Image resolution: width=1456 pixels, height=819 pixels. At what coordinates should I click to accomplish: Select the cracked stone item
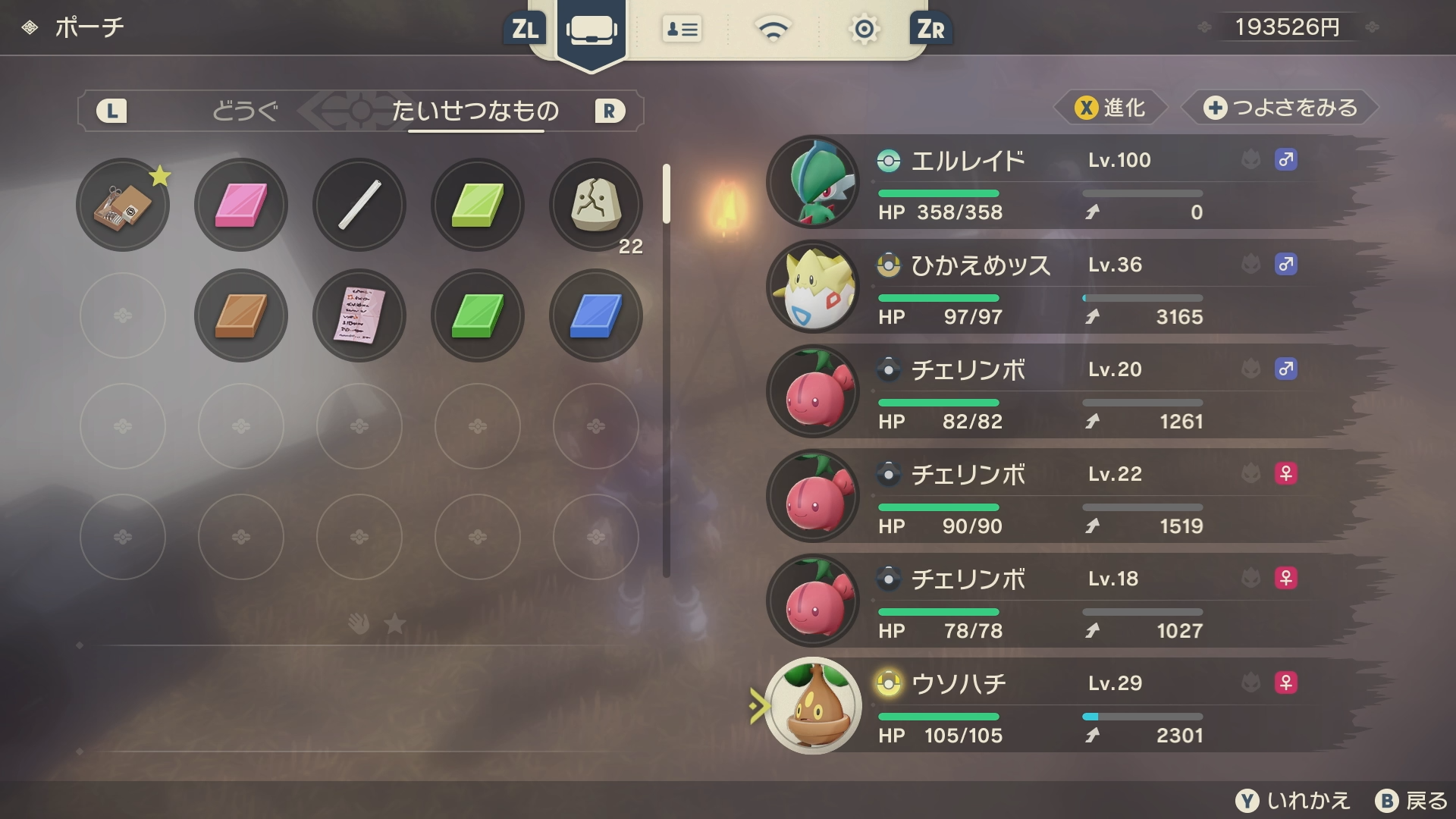596,205
